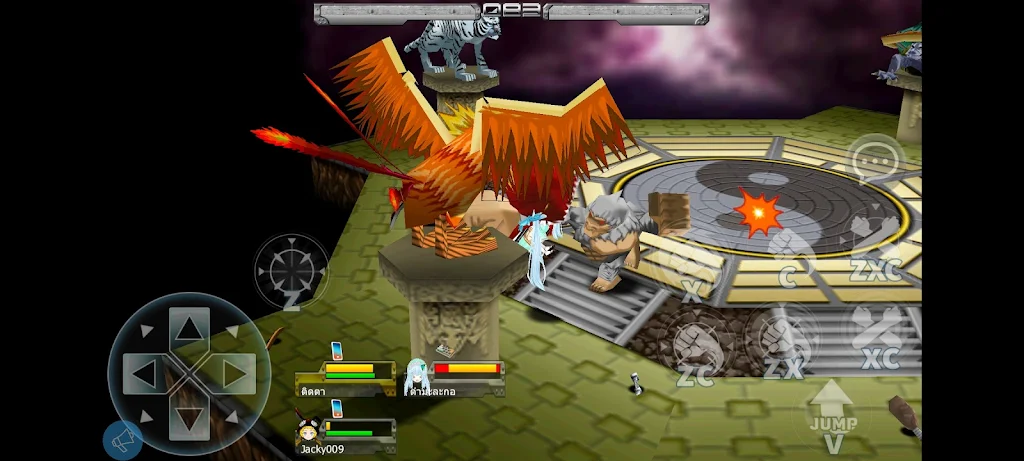Tap the D-pad up arrow

(x=189, y=327)
